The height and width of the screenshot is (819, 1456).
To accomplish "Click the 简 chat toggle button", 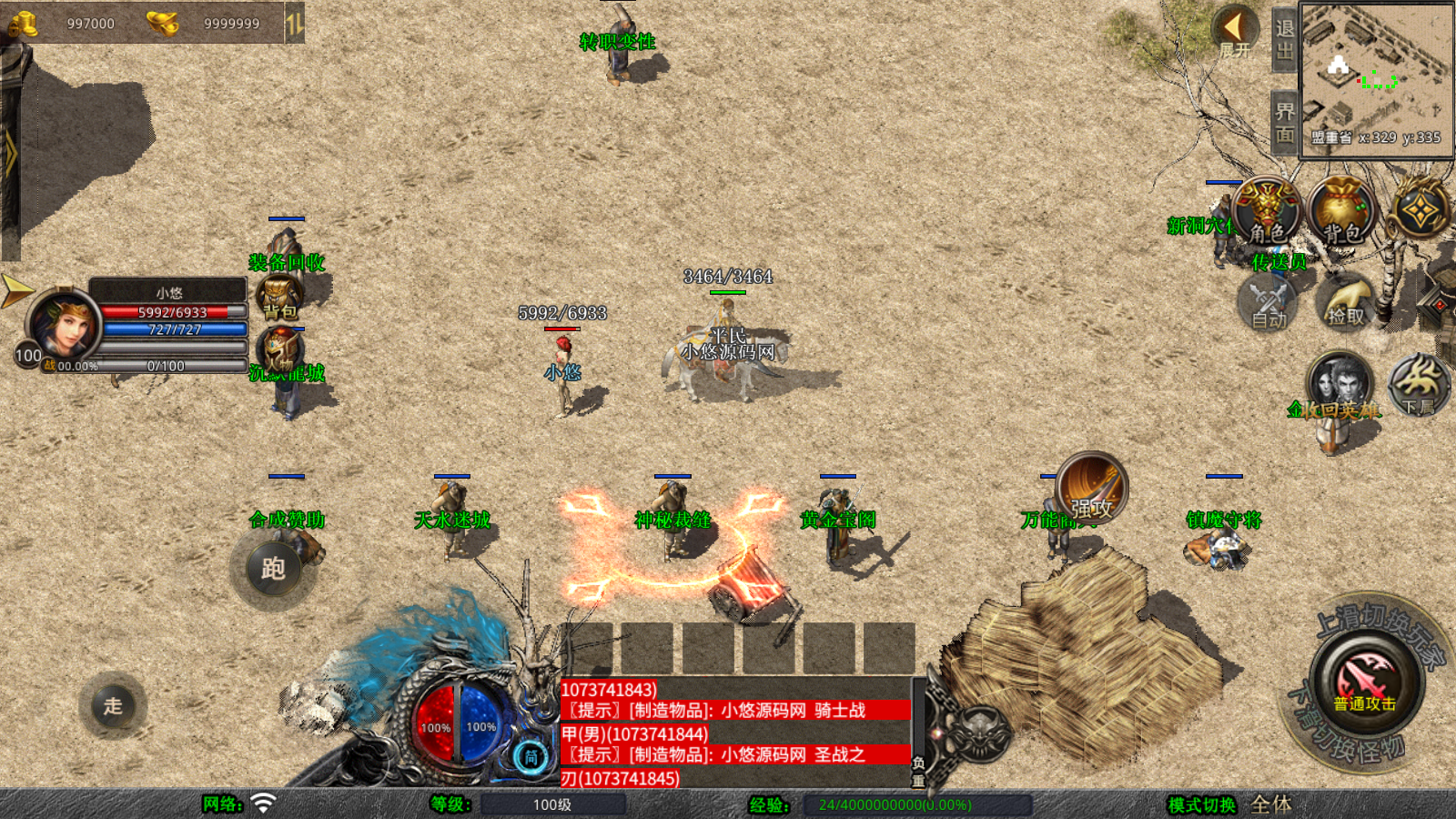I will coord(531,757).
